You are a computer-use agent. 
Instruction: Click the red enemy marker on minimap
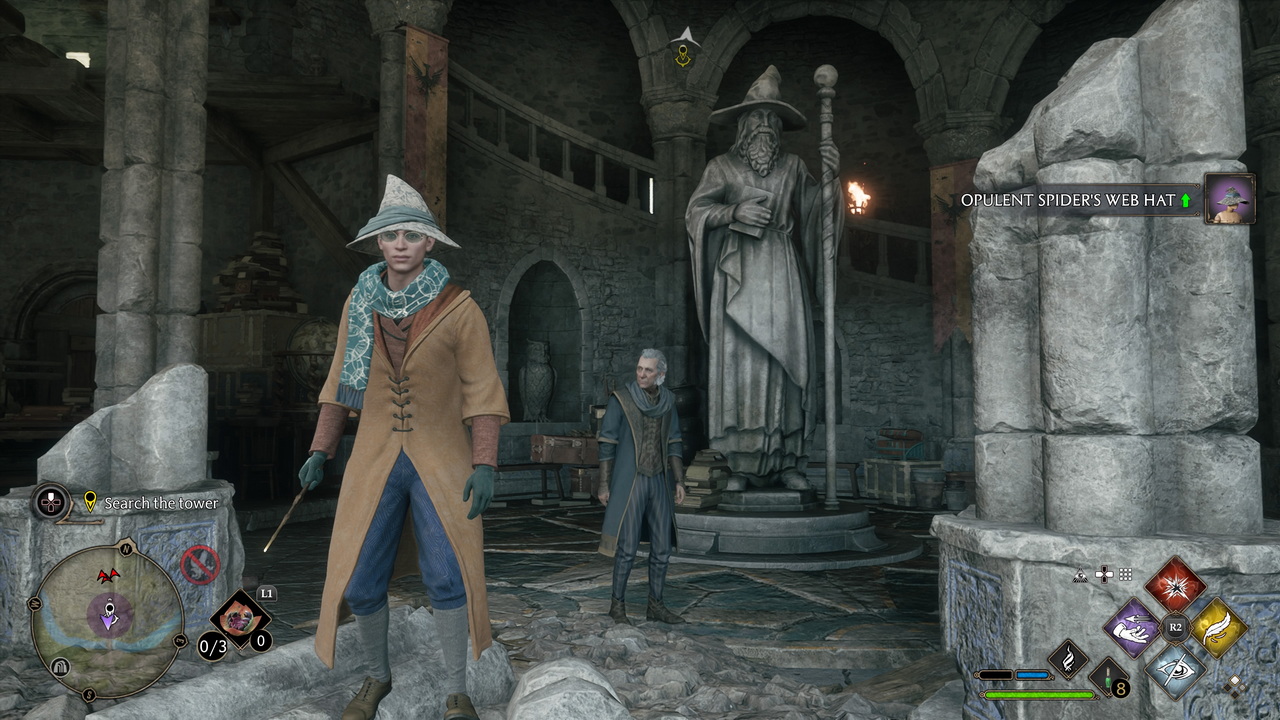tap(107, 576)
